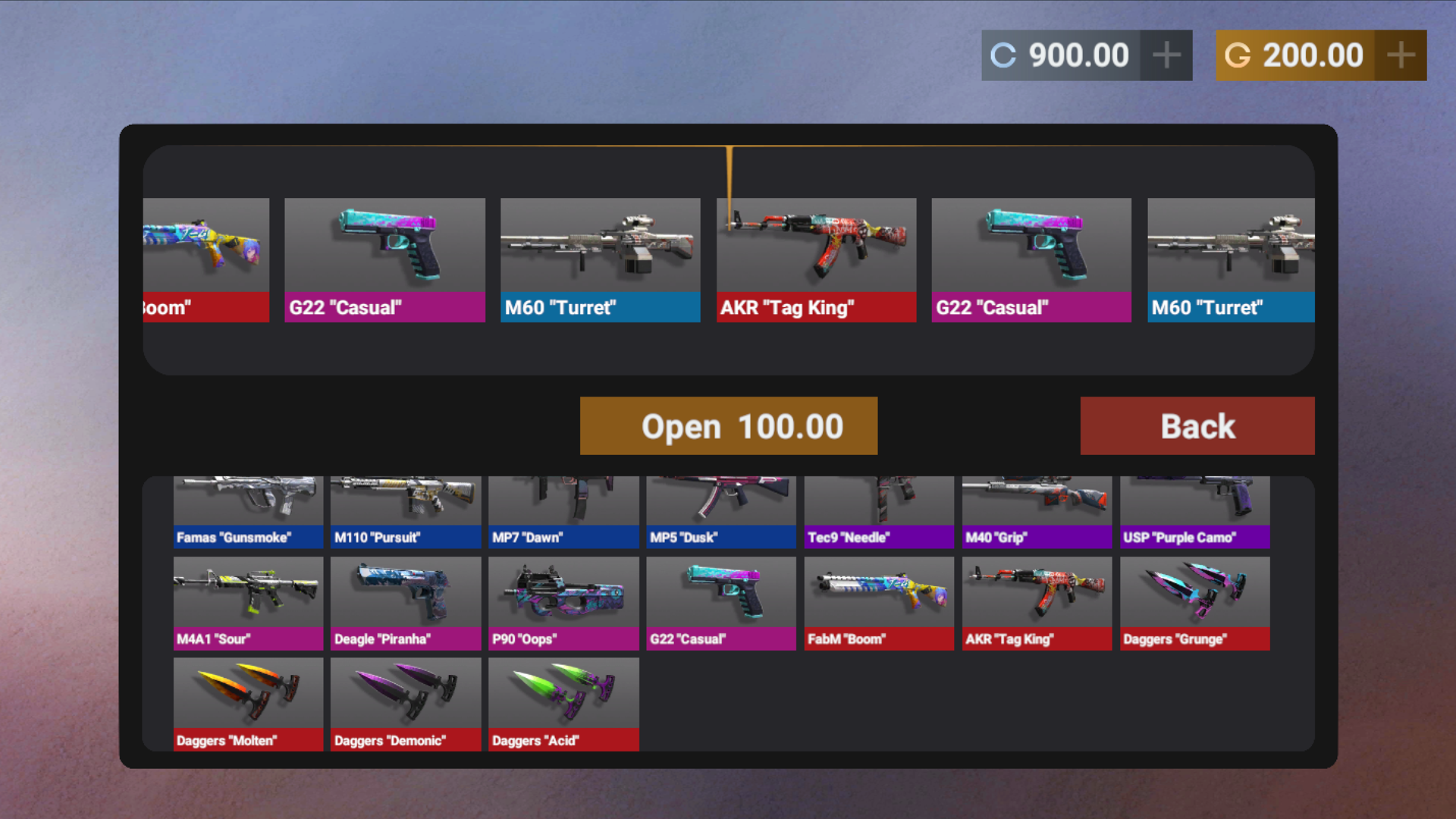The height and width of the screenshot is (819, 1456).
Task: Select the G22 "Casual" card in the carousel
Action: tap(384, 258)
